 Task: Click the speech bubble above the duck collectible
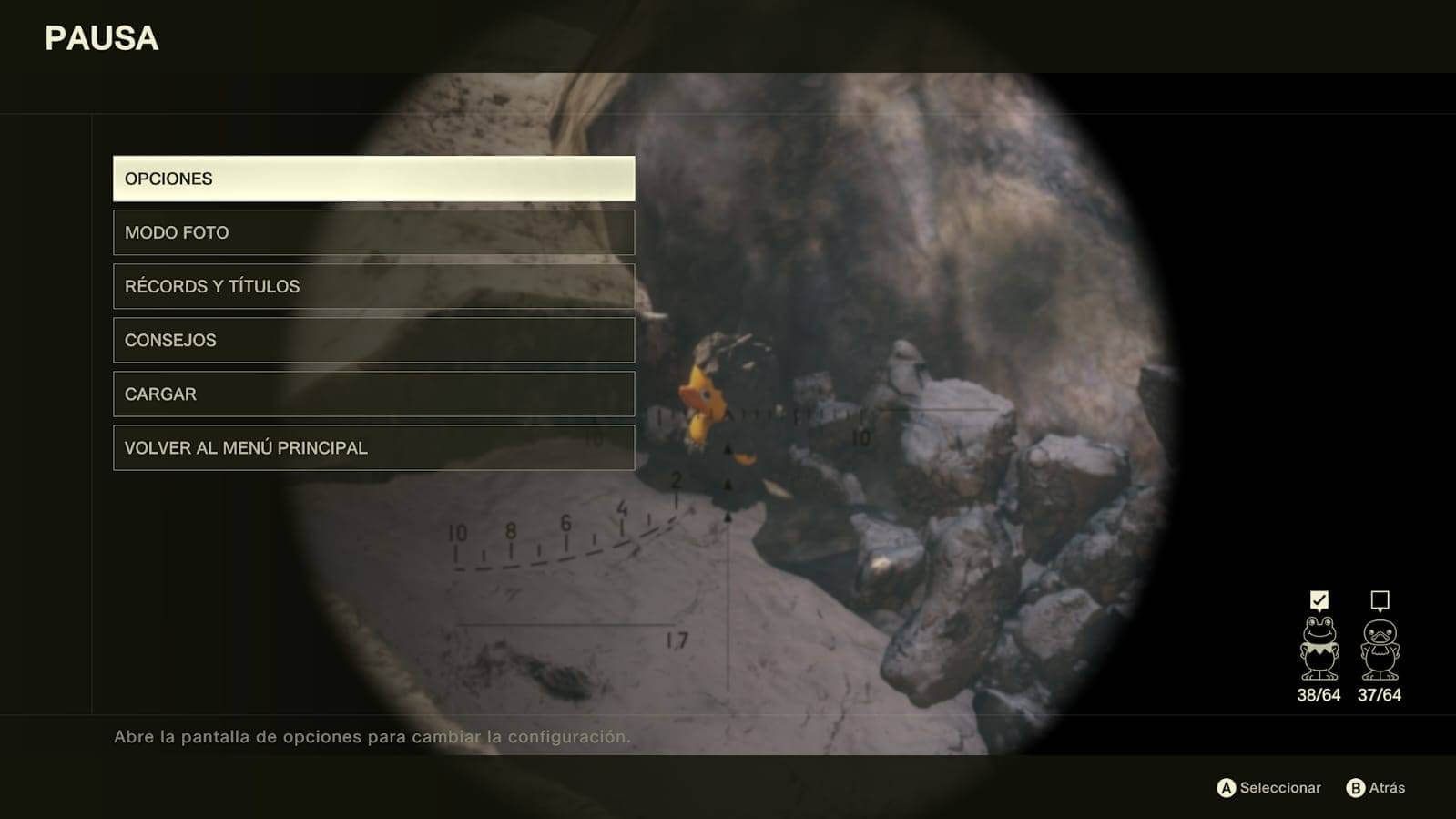point(1380,601)
